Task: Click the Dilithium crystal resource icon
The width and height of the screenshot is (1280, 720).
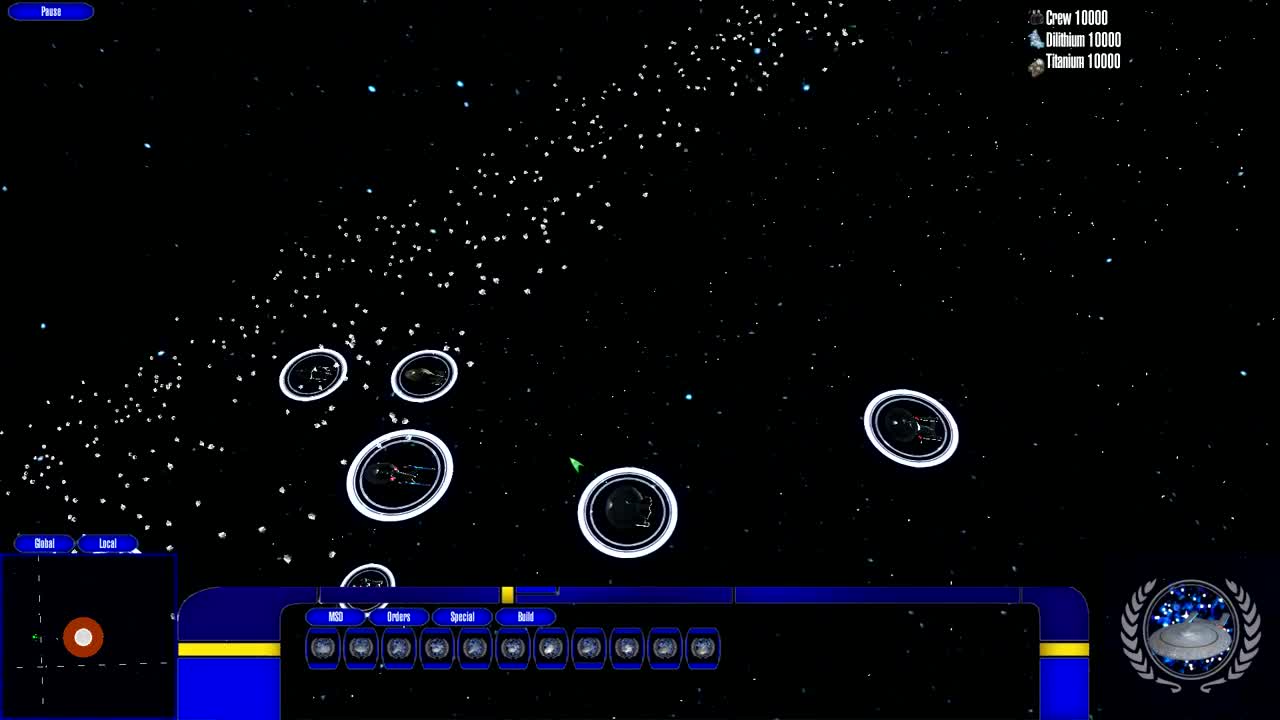Action: (1034, 39)
